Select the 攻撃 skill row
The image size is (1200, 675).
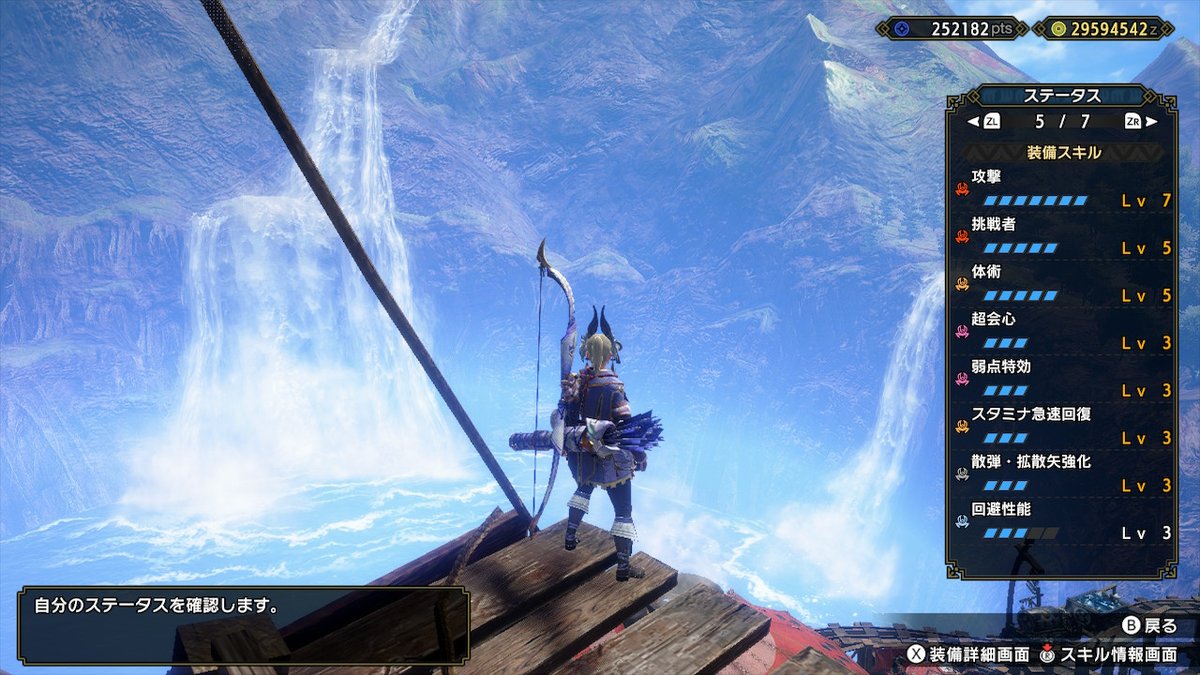[x=1062, y=188]
